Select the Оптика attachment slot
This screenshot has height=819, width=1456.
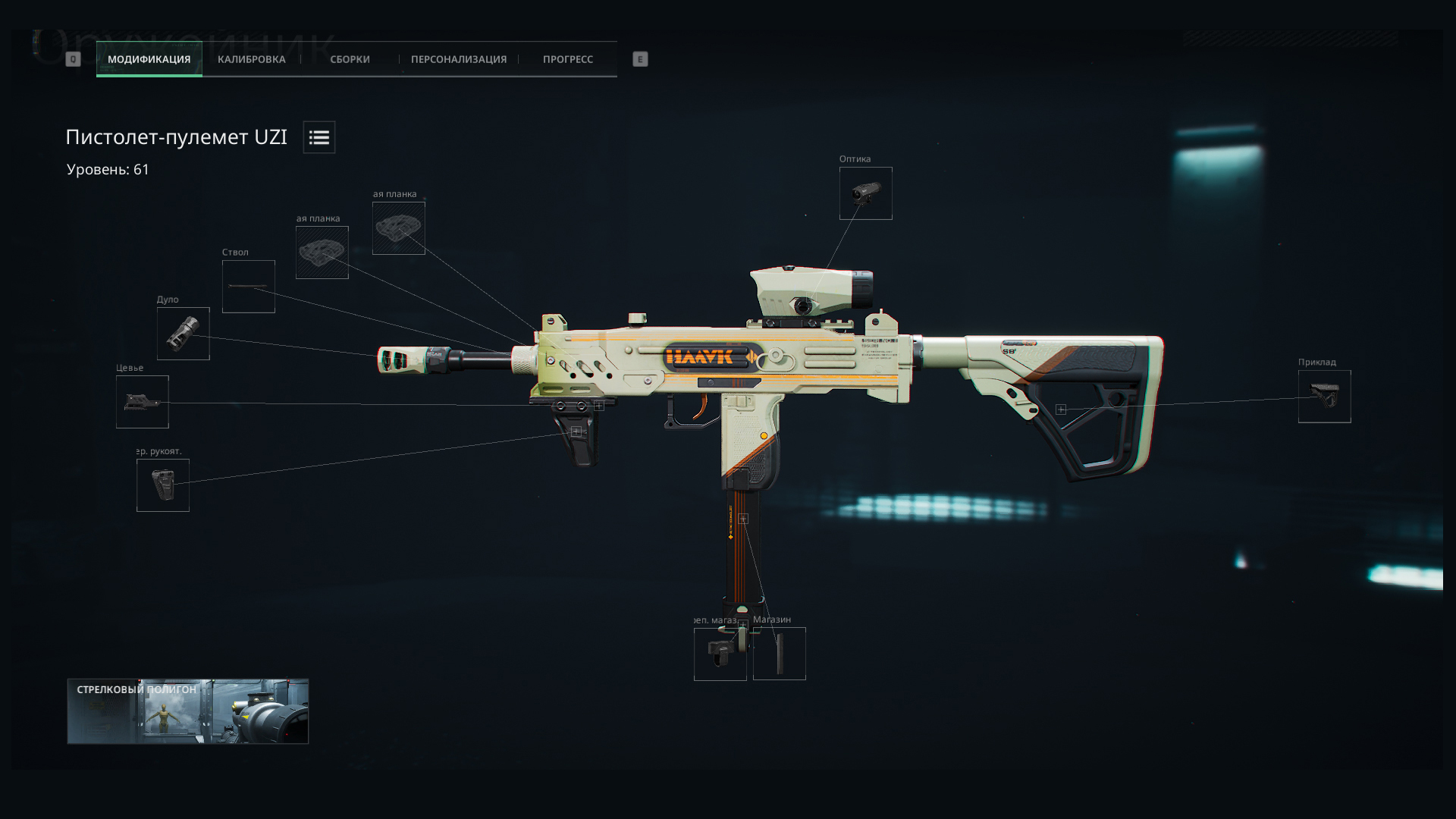(x=865, y=193)
